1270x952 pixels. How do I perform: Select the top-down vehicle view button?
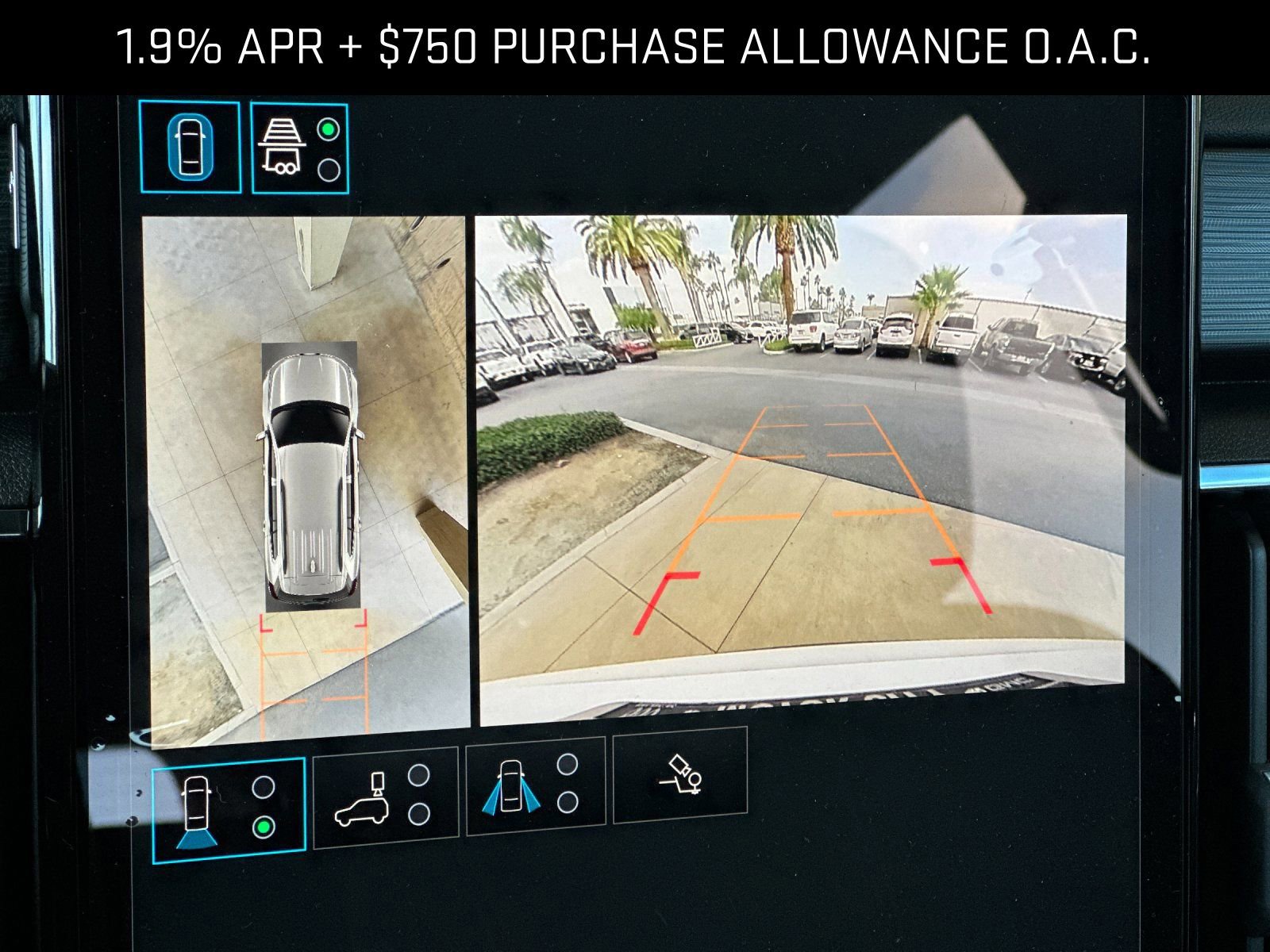pyautogui.click(x=190, y=148)
